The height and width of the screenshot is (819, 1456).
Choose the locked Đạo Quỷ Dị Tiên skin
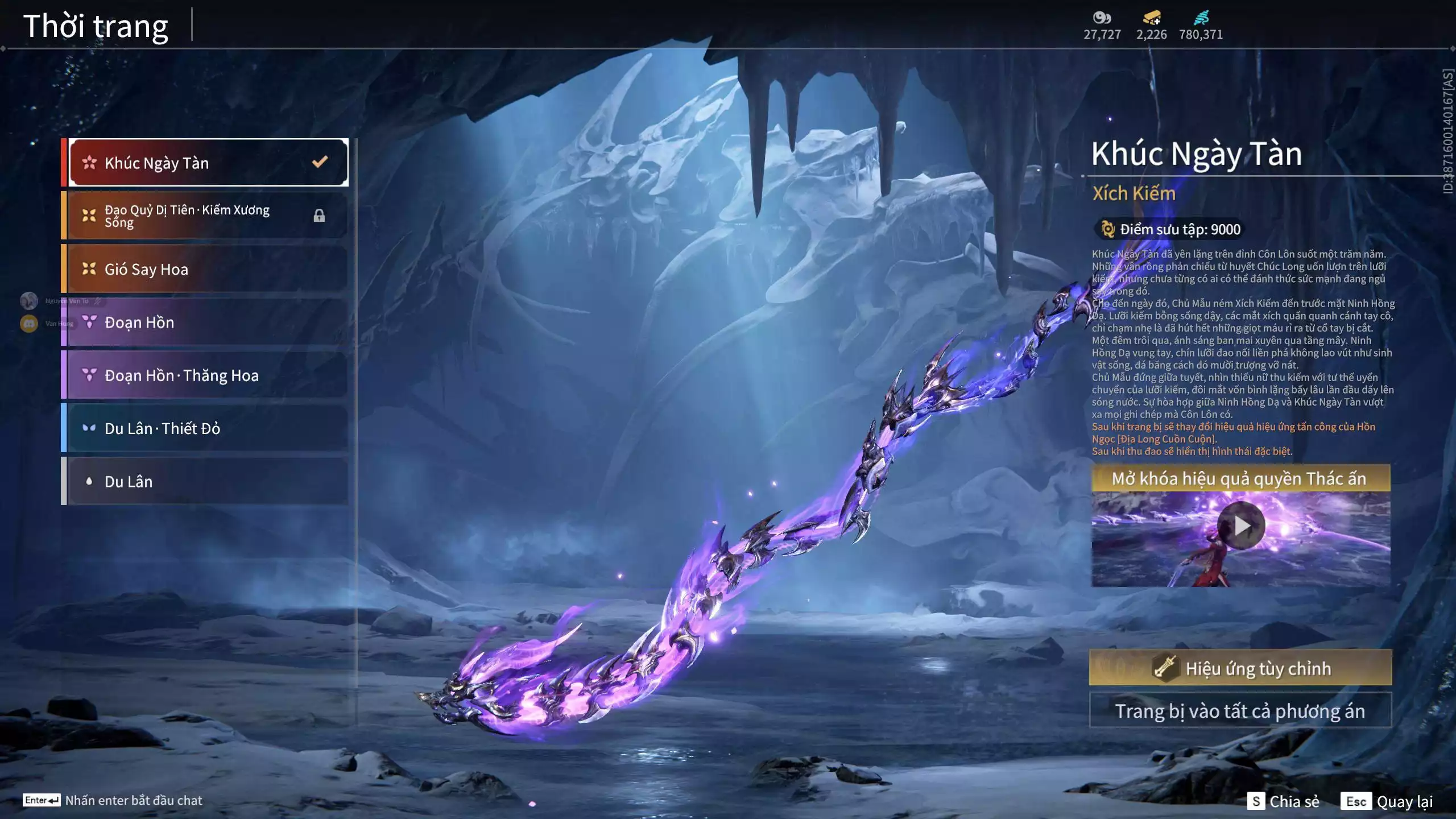coord(208,216)
